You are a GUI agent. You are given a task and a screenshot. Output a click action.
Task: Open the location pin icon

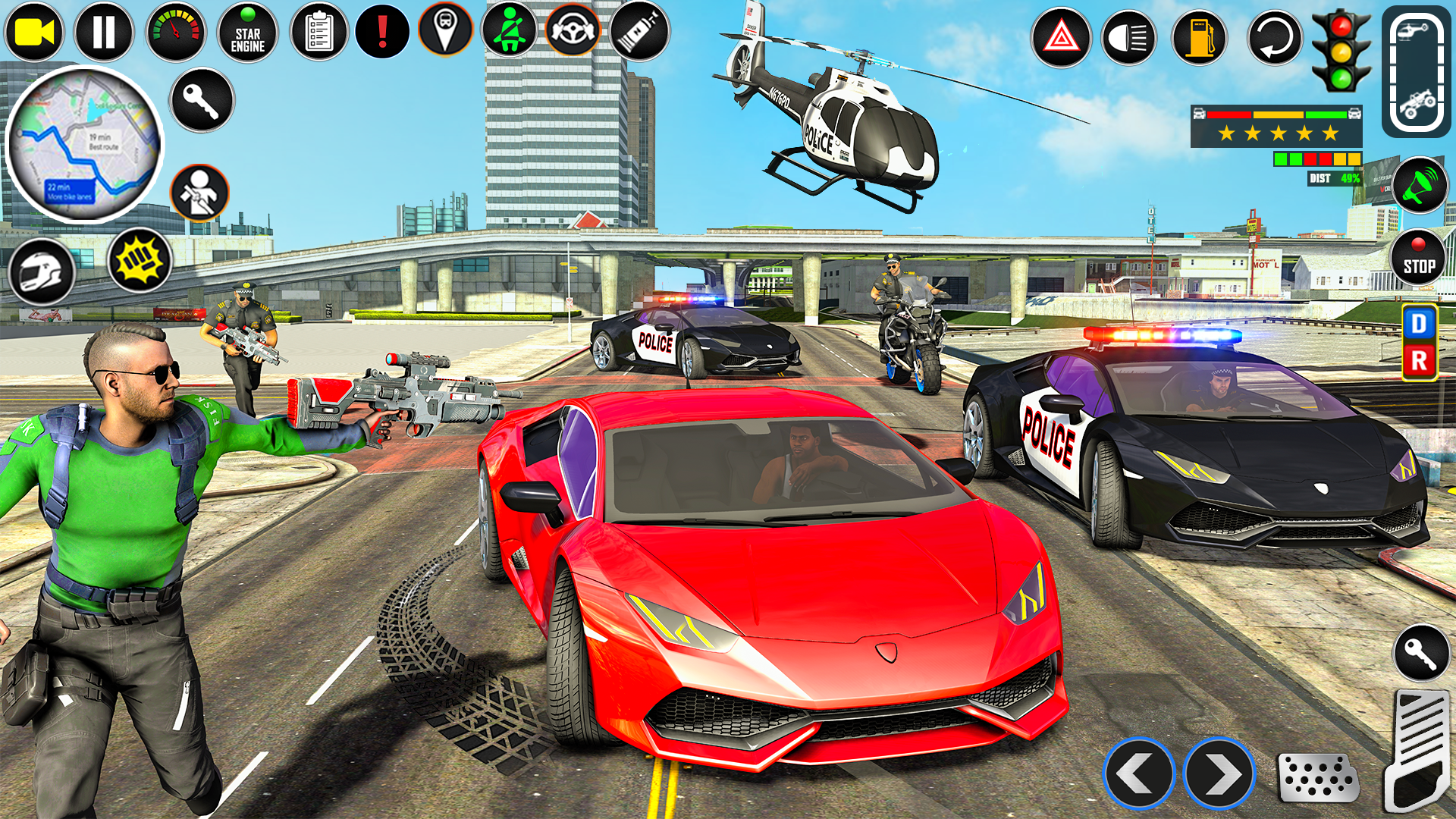pos(445,30)
